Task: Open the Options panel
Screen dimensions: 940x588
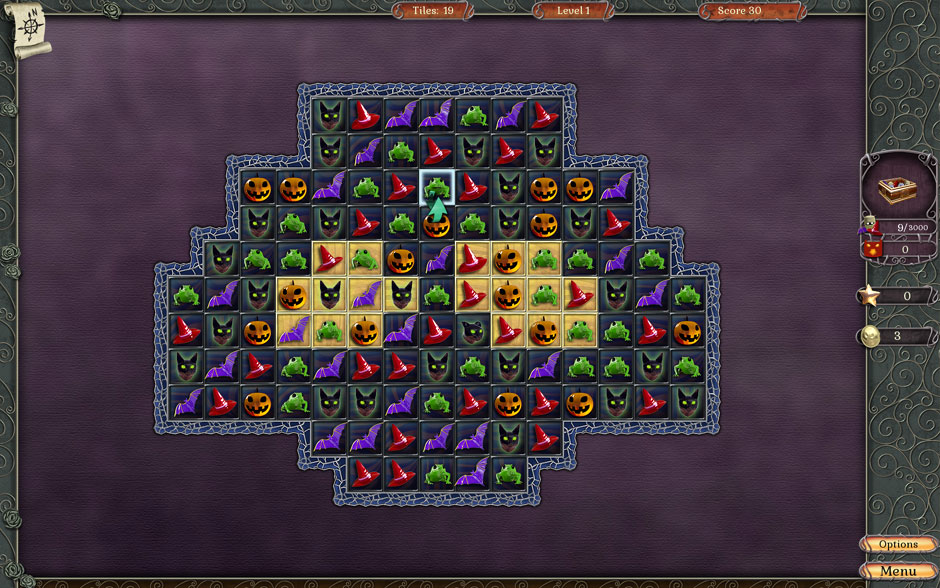Action: (898, 545)
